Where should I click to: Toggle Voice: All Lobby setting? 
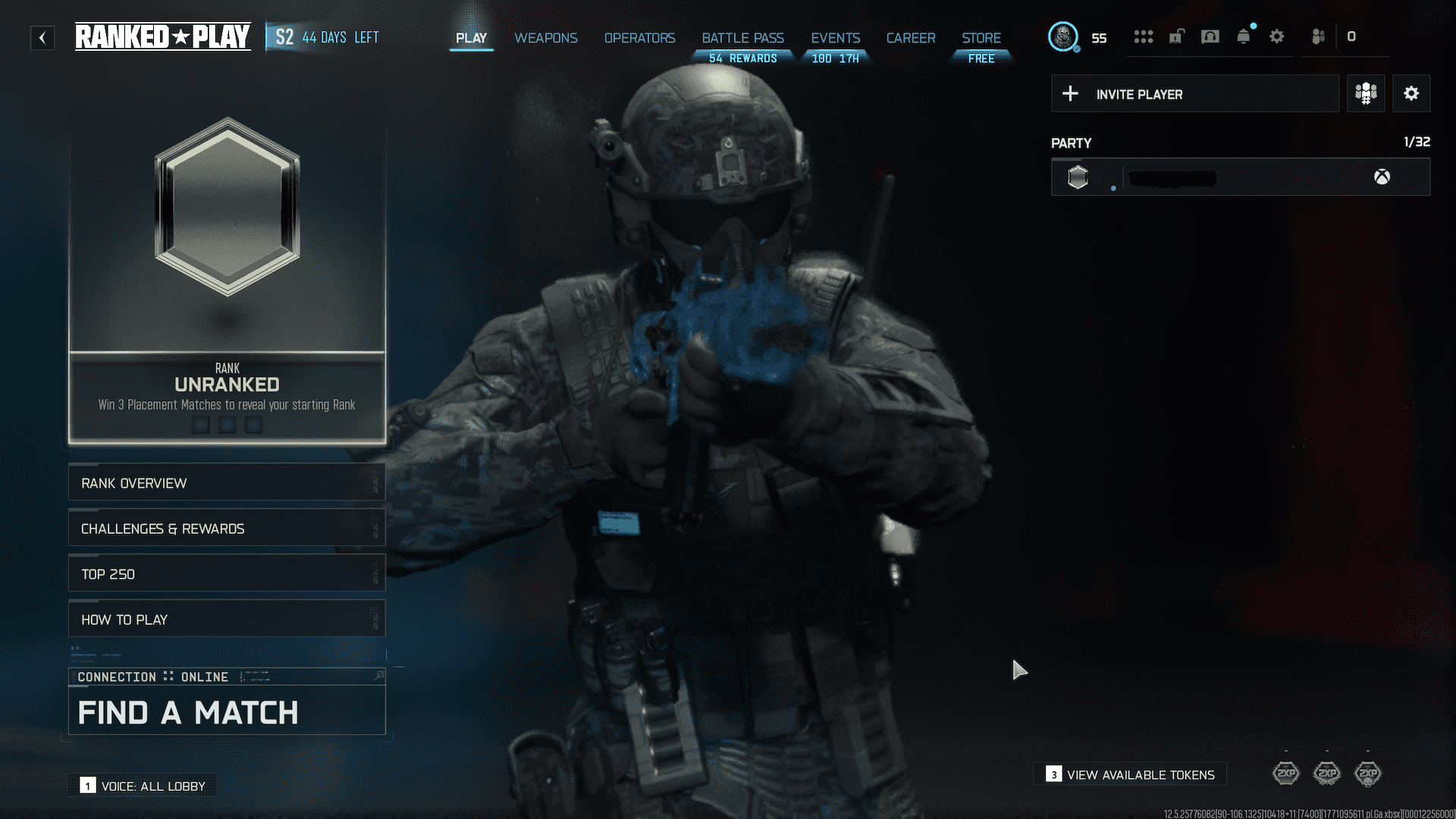[141, 786]
